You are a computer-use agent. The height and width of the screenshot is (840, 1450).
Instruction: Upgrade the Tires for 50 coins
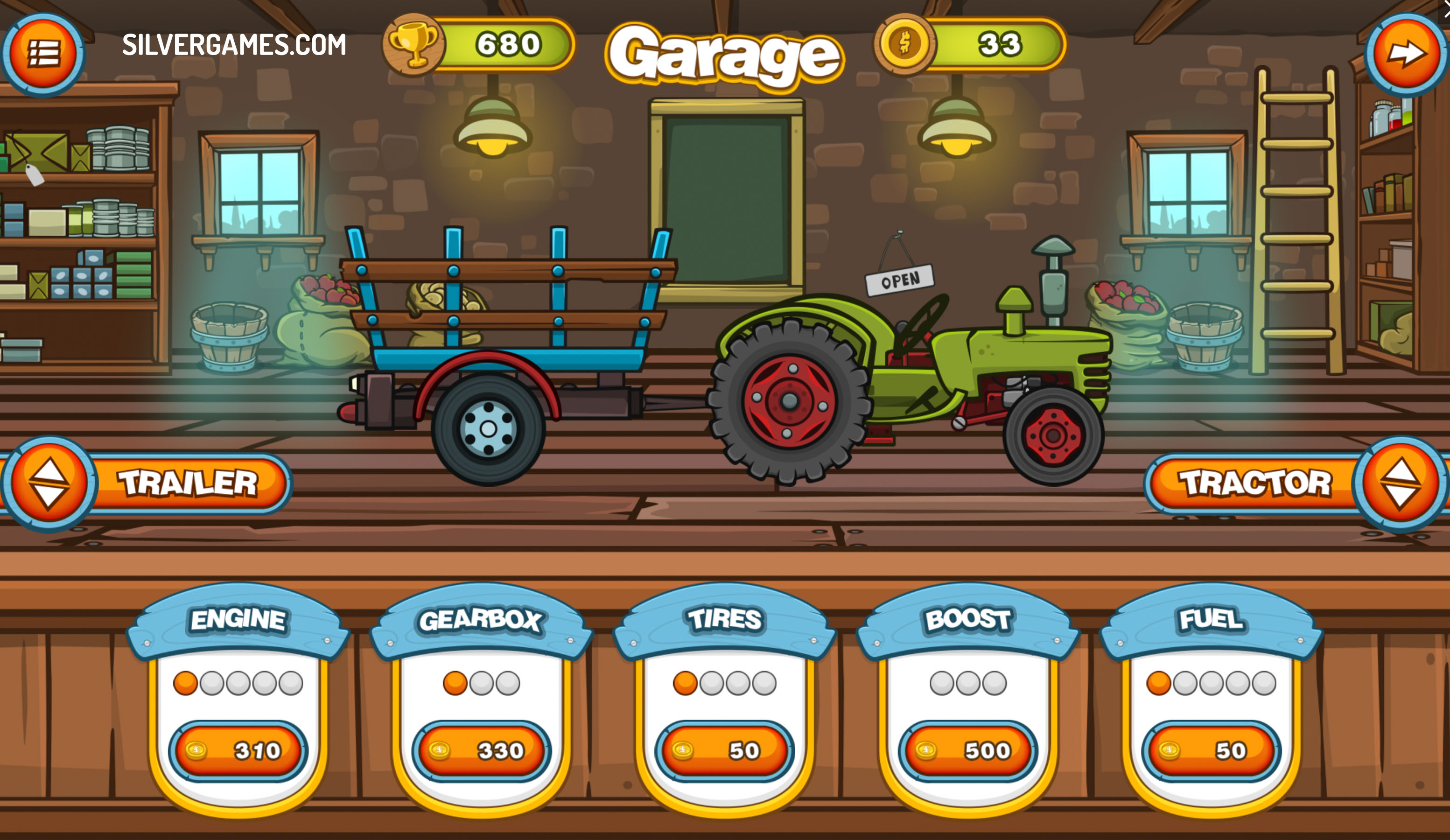coord(724,750)
